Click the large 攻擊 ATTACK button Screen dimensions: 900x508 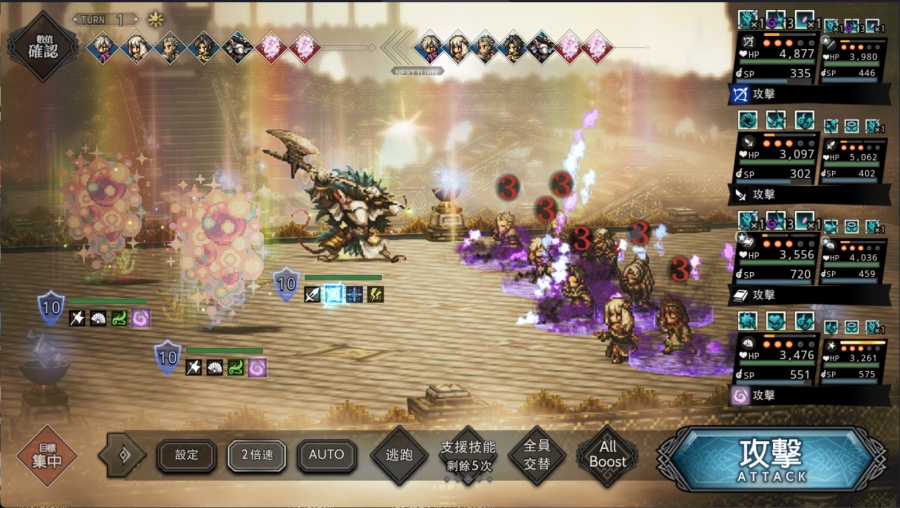(x=770, y=458)
